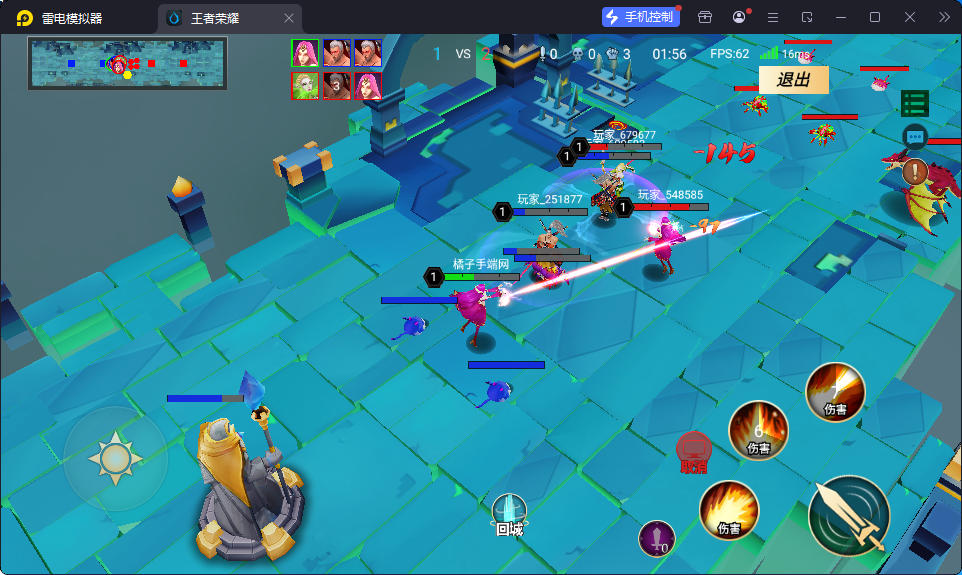Screen dimensions: 962x575
Task: Select the greyed-out portrait showing number 3
Action: click(336, 86)
